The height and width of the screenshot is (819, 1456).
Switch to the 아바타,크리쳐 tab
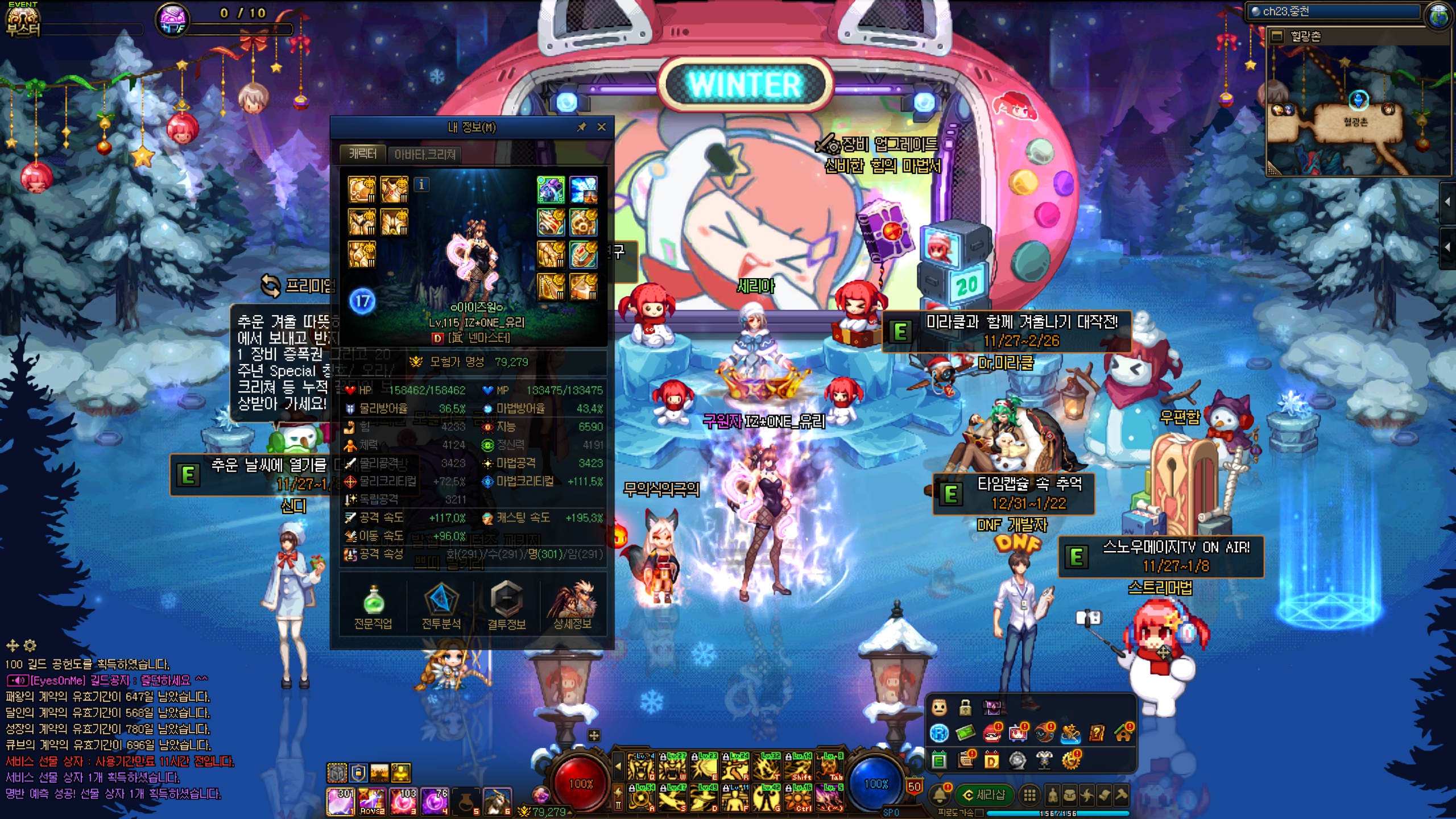click(425, 154)
